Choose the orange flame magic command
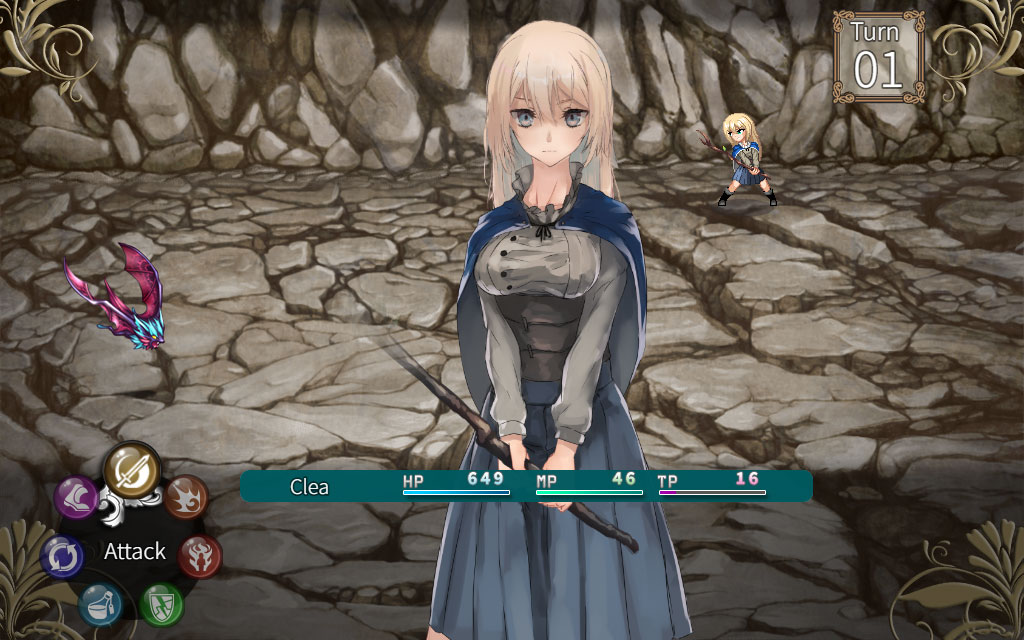 pyautogui.click(x=186, y=495)
